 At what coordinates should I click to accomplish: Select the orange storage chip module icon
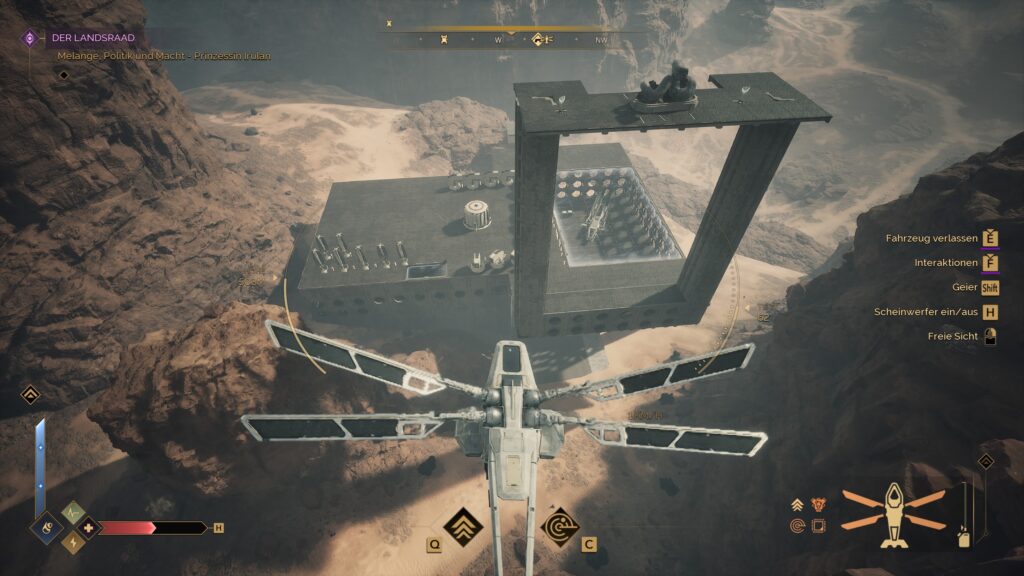[819, 525]
